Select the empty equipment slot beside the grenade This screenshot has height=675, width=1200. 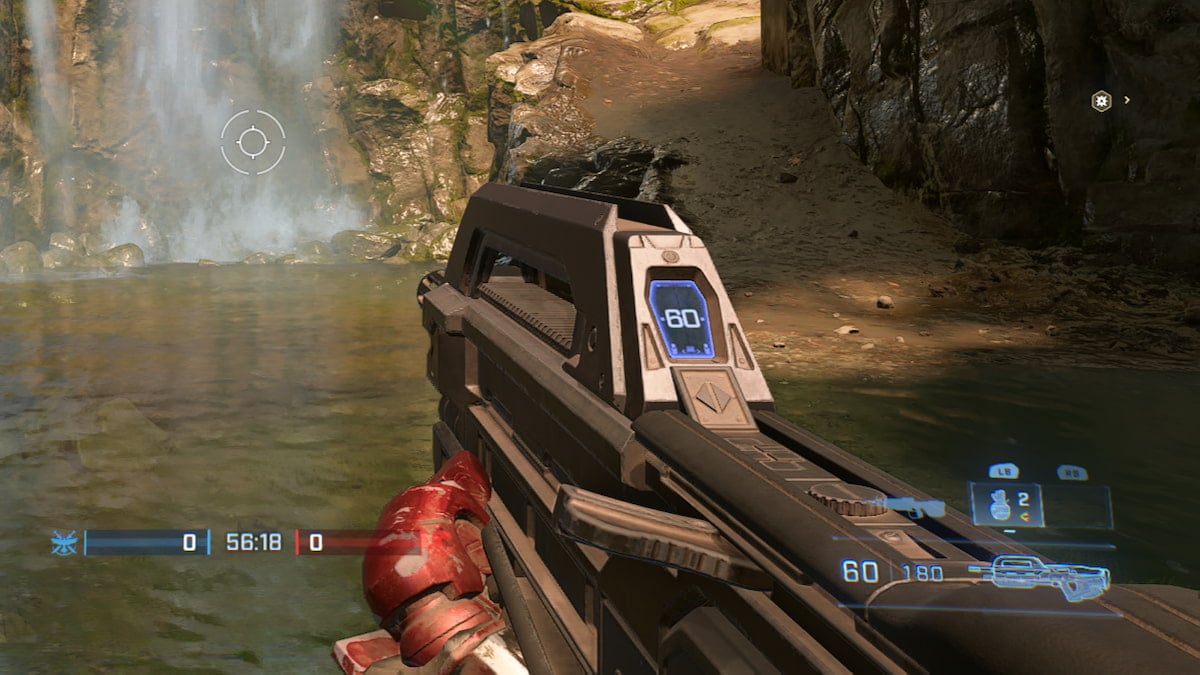pyautogui.click(x=1078, y=506)
